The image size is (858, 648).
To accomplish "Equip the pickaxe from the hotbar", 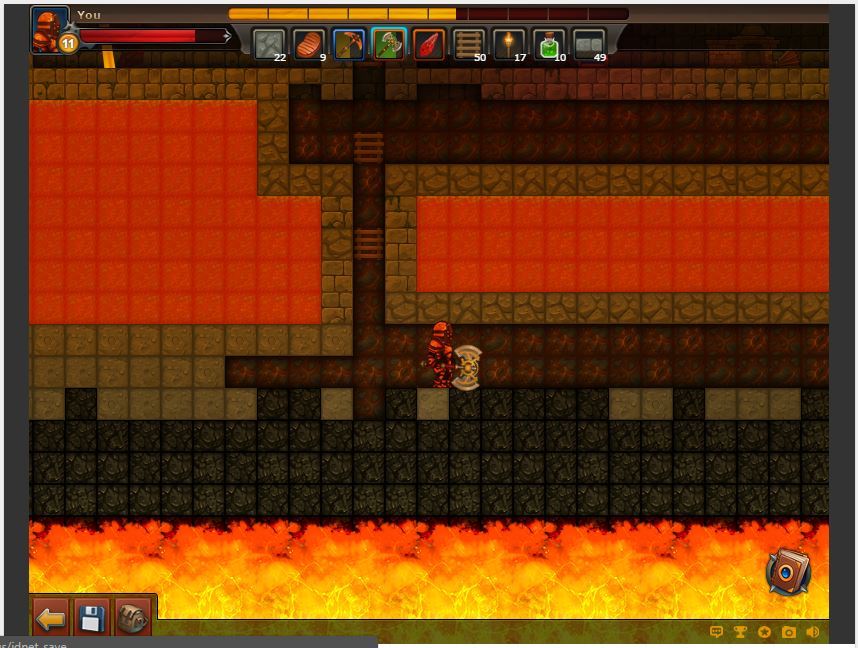I will click(x=349, y=44).
